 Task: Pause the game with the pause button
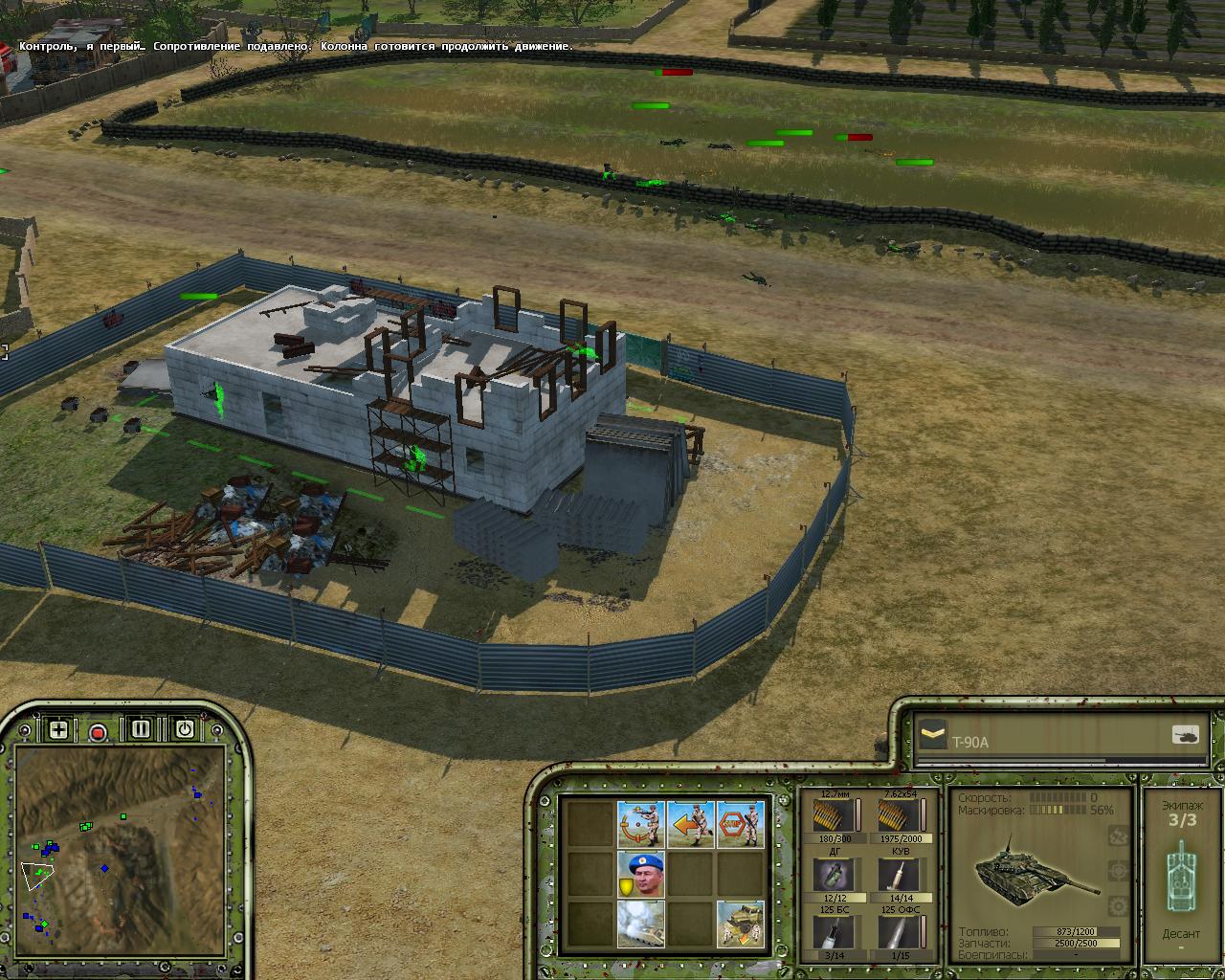(x=141, y=729)
